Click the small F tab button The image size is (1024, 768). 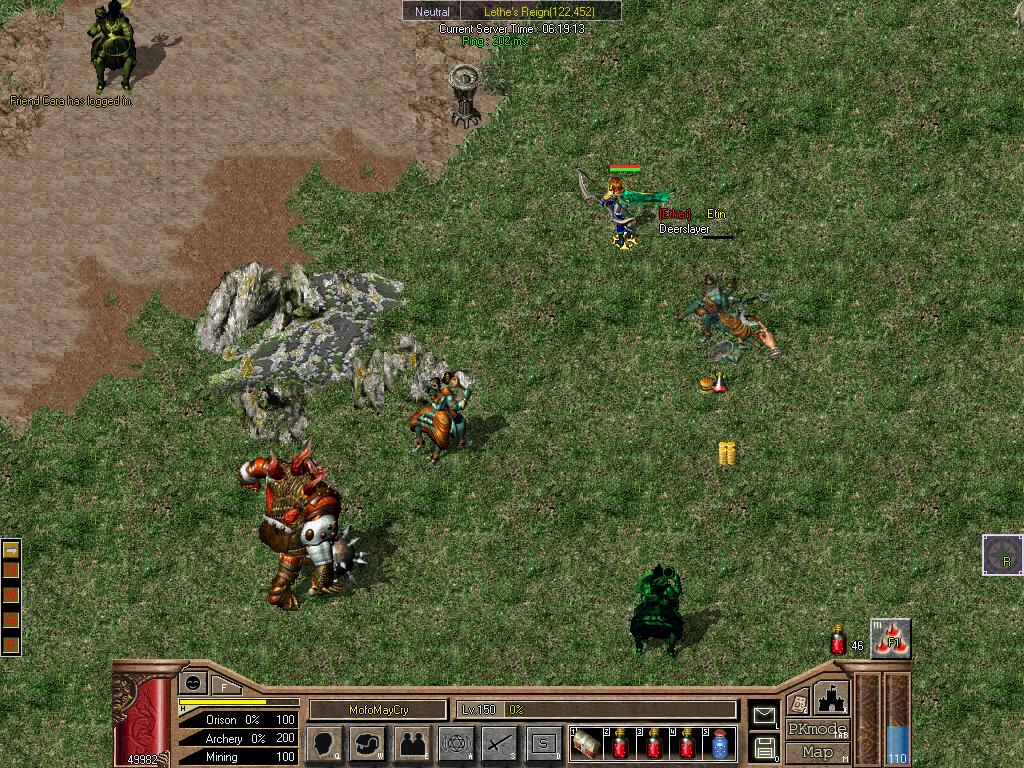click(225, 687)
